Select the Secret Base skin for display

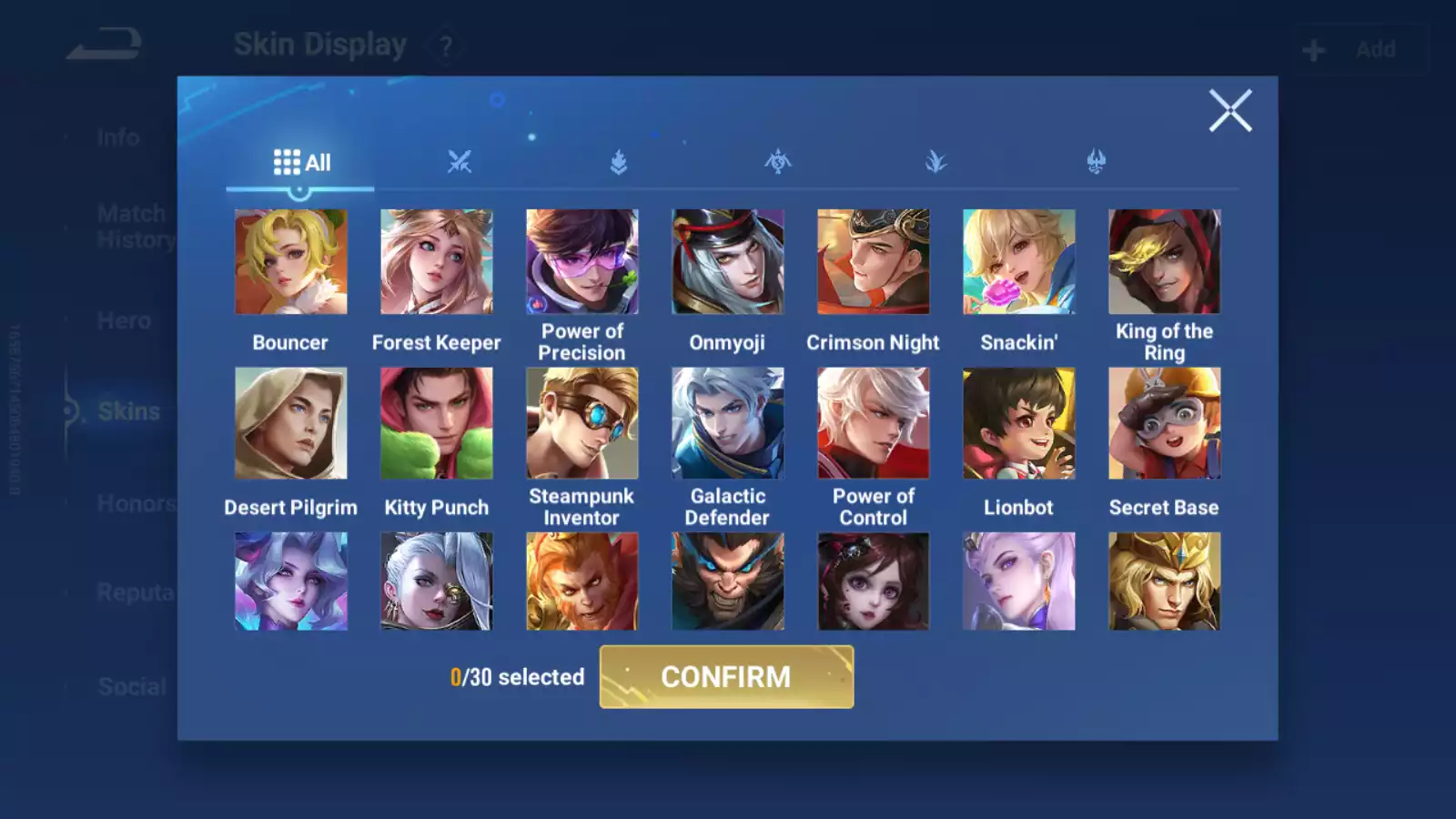click(x=1164, y=421)
